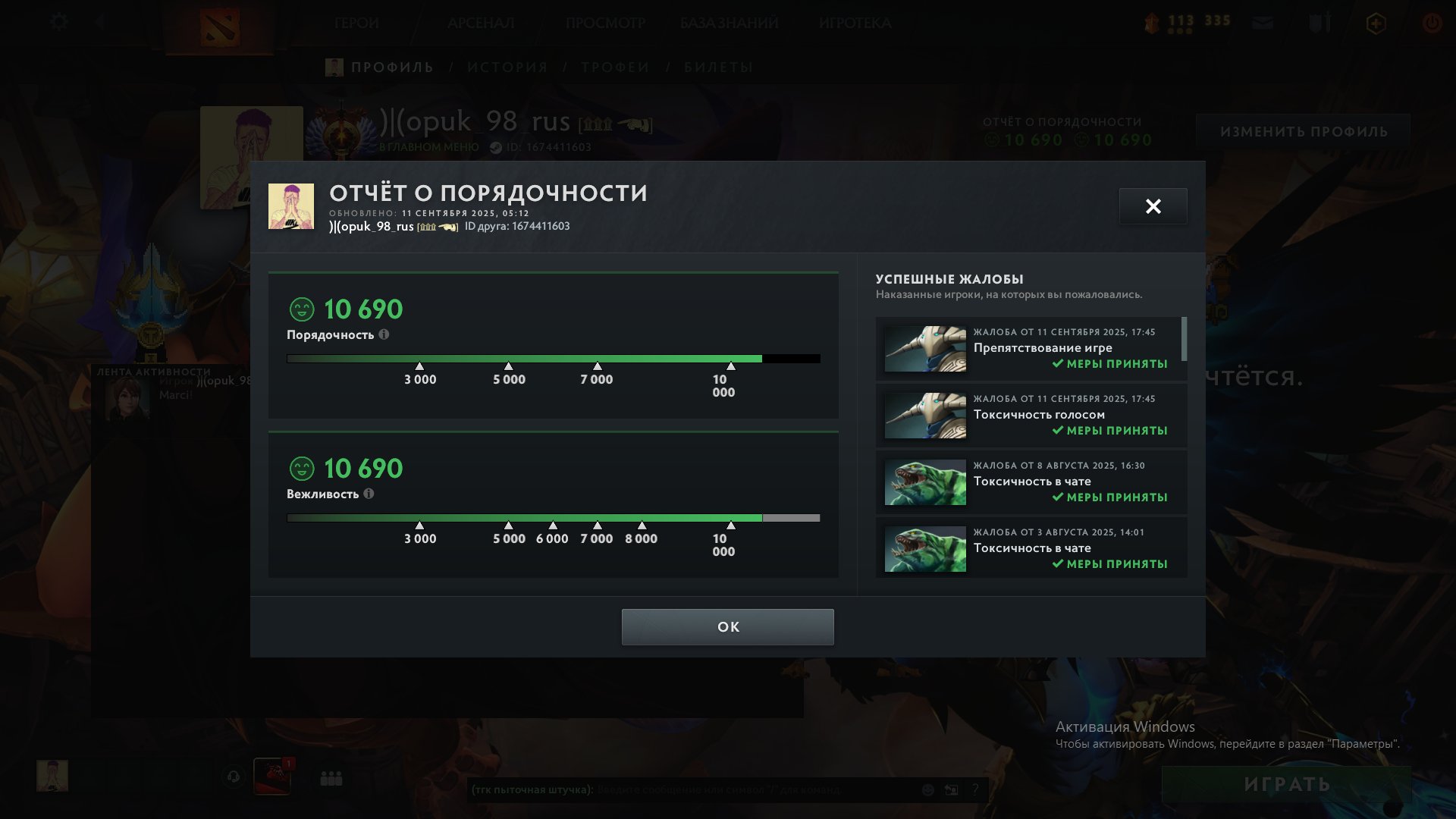Select the Morphling complaint thumbnail from September 11
The height and width of the screenshot is (819, 1456).
tap(925, 348)
